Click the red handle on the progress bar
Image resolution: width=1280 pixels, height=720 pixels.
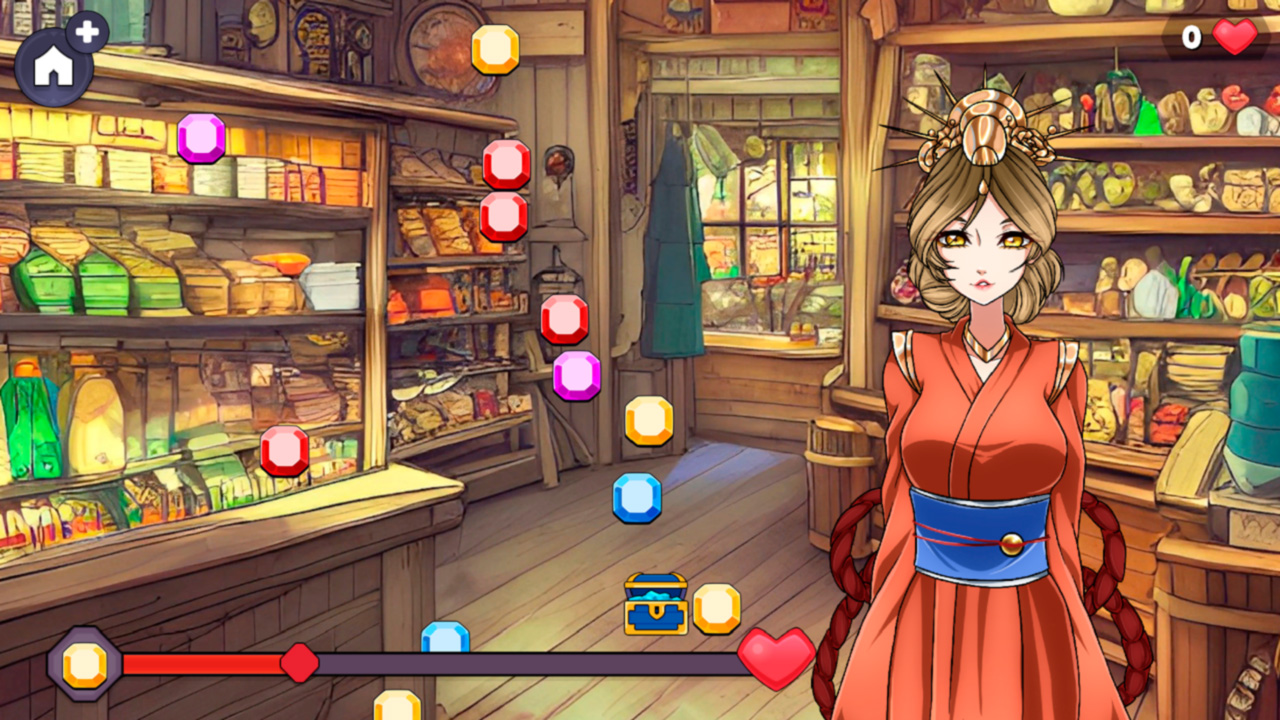(x=299, y=660)
